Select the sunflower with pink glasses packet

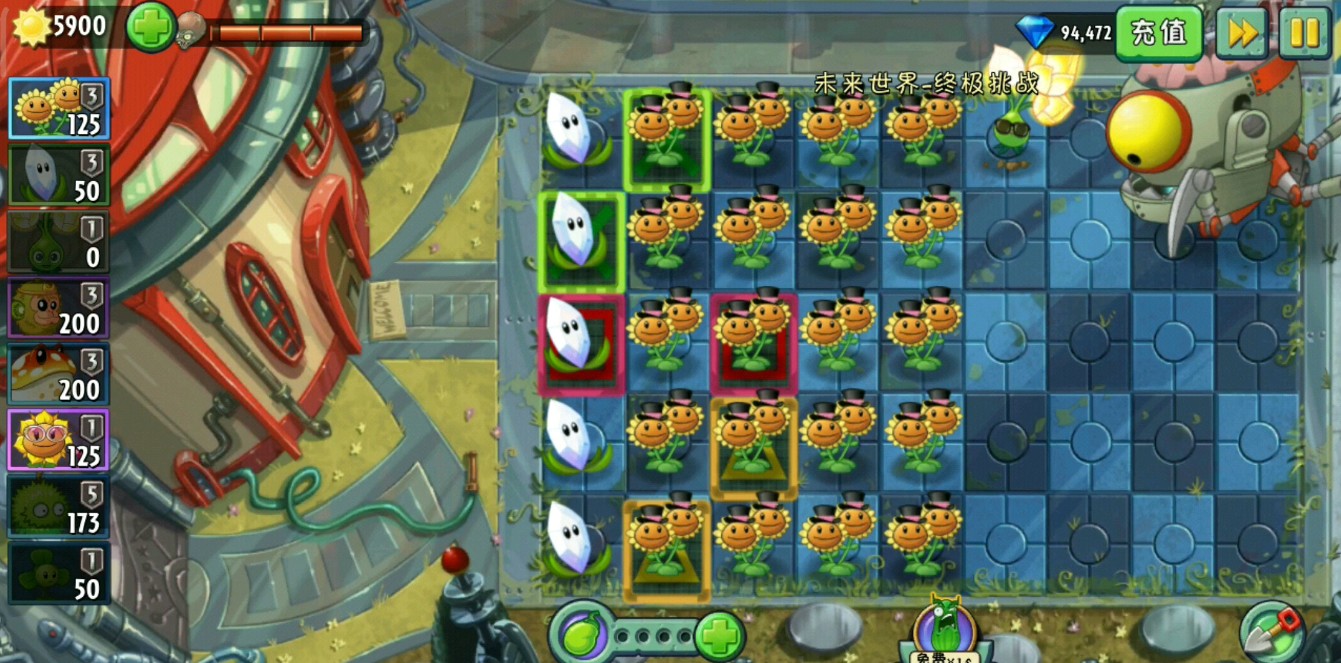point(59,439)
